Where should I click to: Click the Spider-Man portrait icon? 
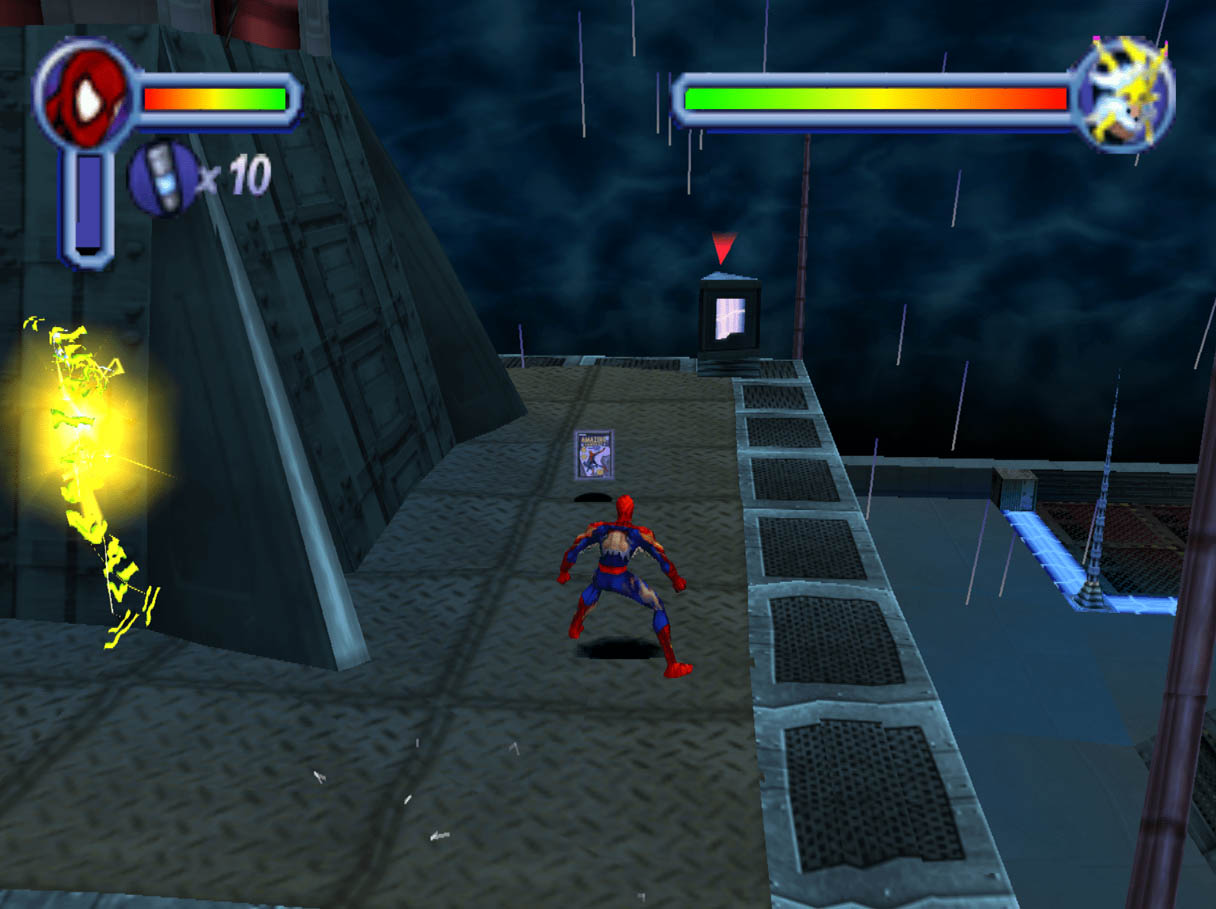85,97
